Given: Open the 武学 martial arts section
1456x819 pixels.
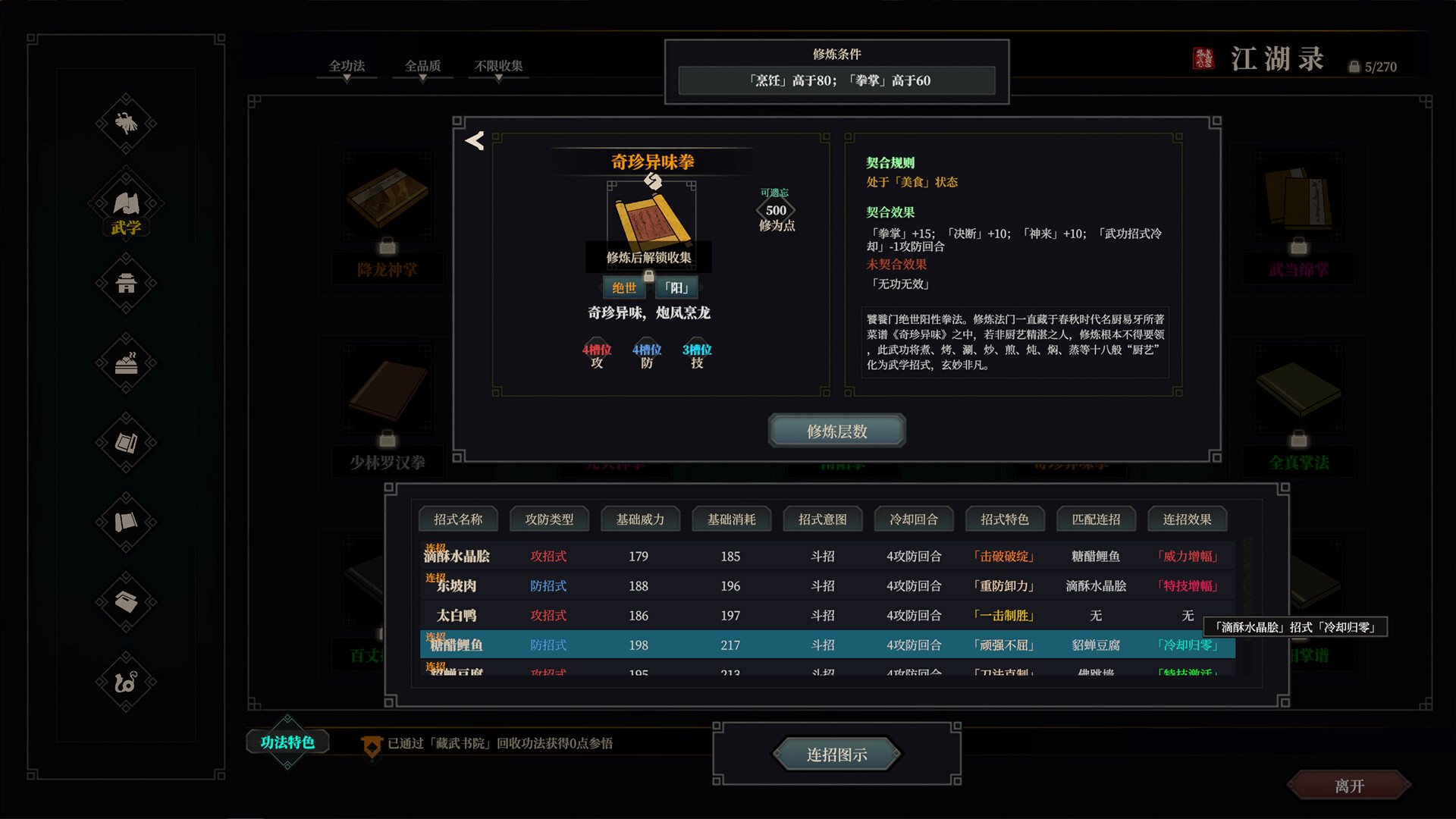Looking at the screenshot, I should 126,203.
